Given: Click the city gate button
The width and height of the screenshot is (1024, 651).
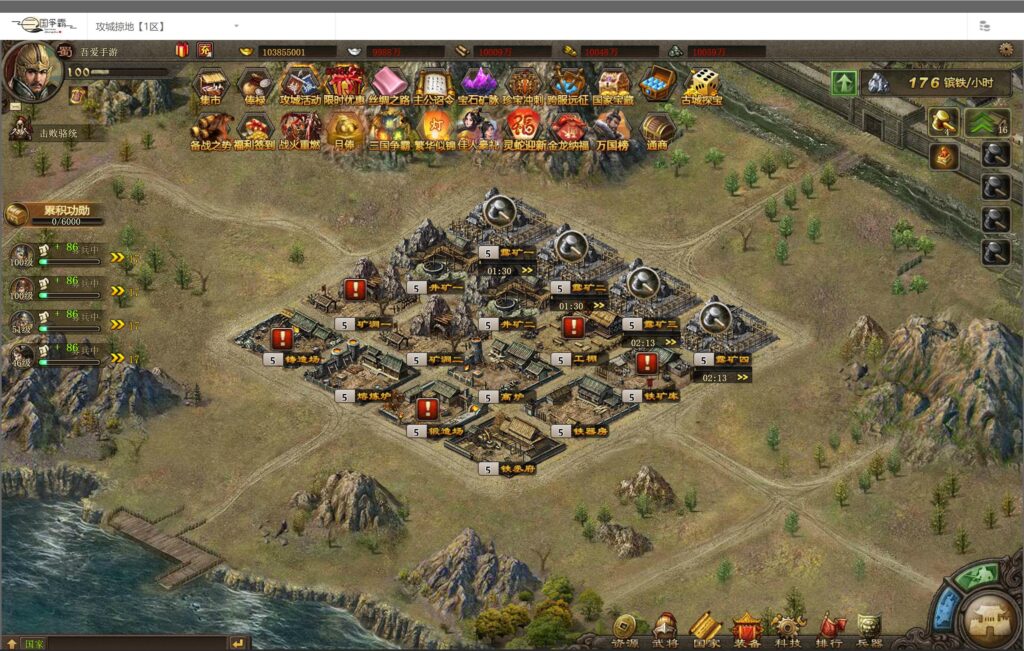Looking at the screenshot, I should click(x=988, y=615).
